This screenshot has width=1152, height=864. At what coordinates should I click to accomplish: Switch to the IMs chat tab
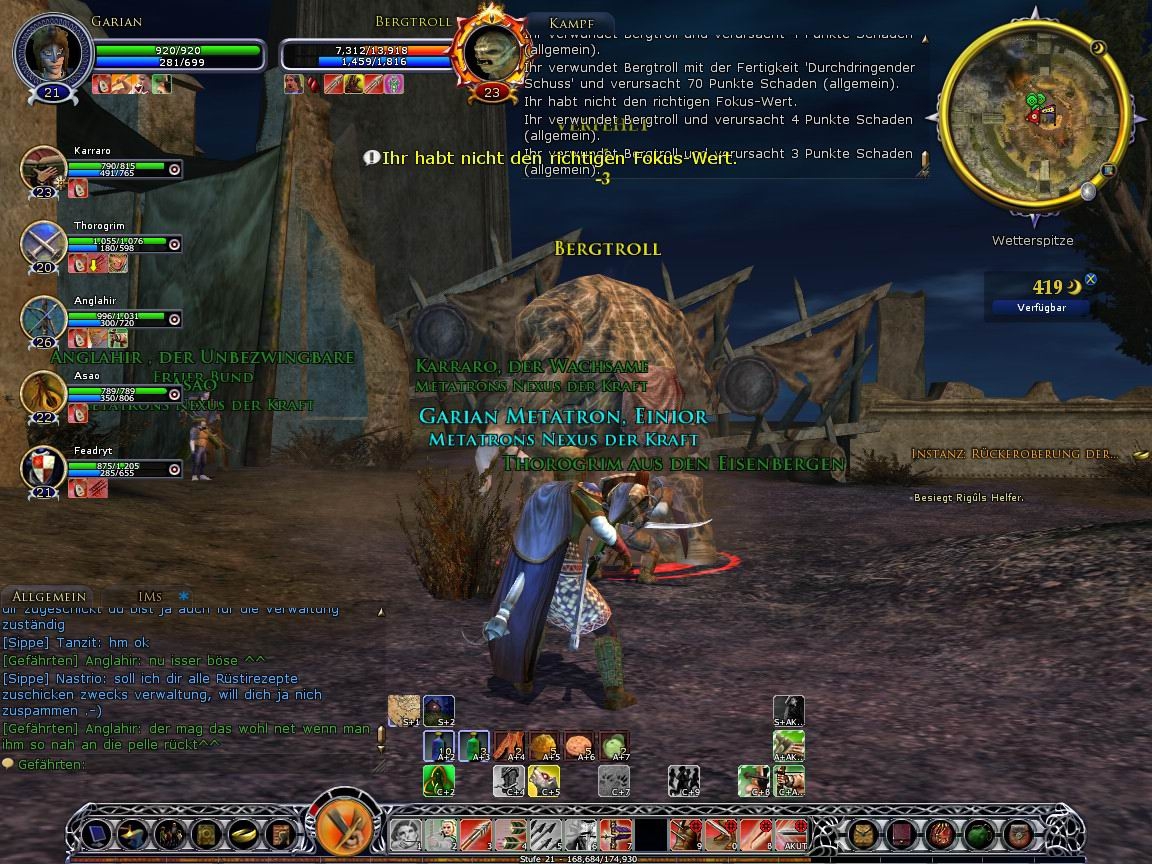[150, 597]
